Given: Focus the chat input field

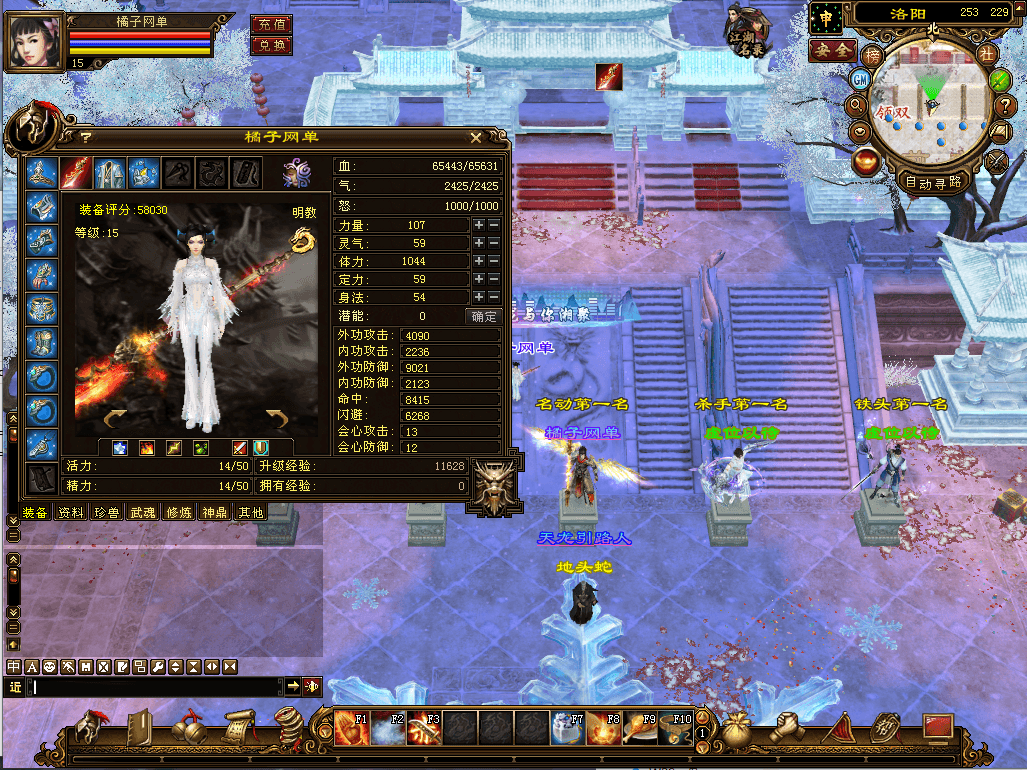Looking at the screenshot, I should [155, 687].
